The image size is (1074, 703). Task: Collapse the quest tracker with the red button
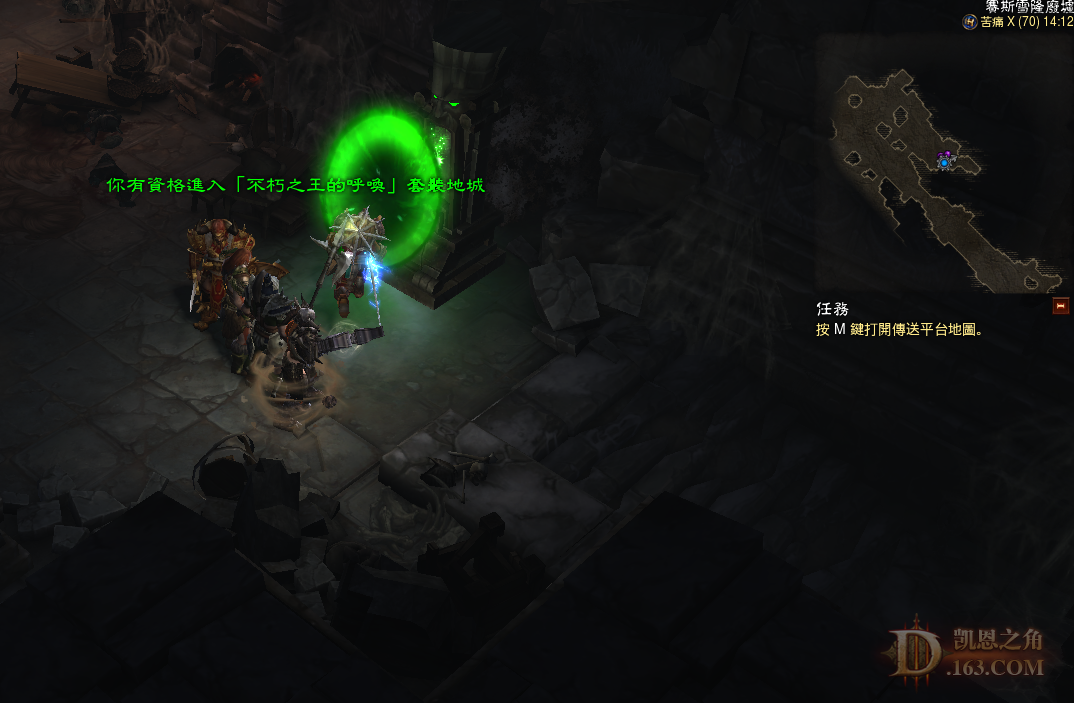pyautogui.click(x=1061, y=307)
